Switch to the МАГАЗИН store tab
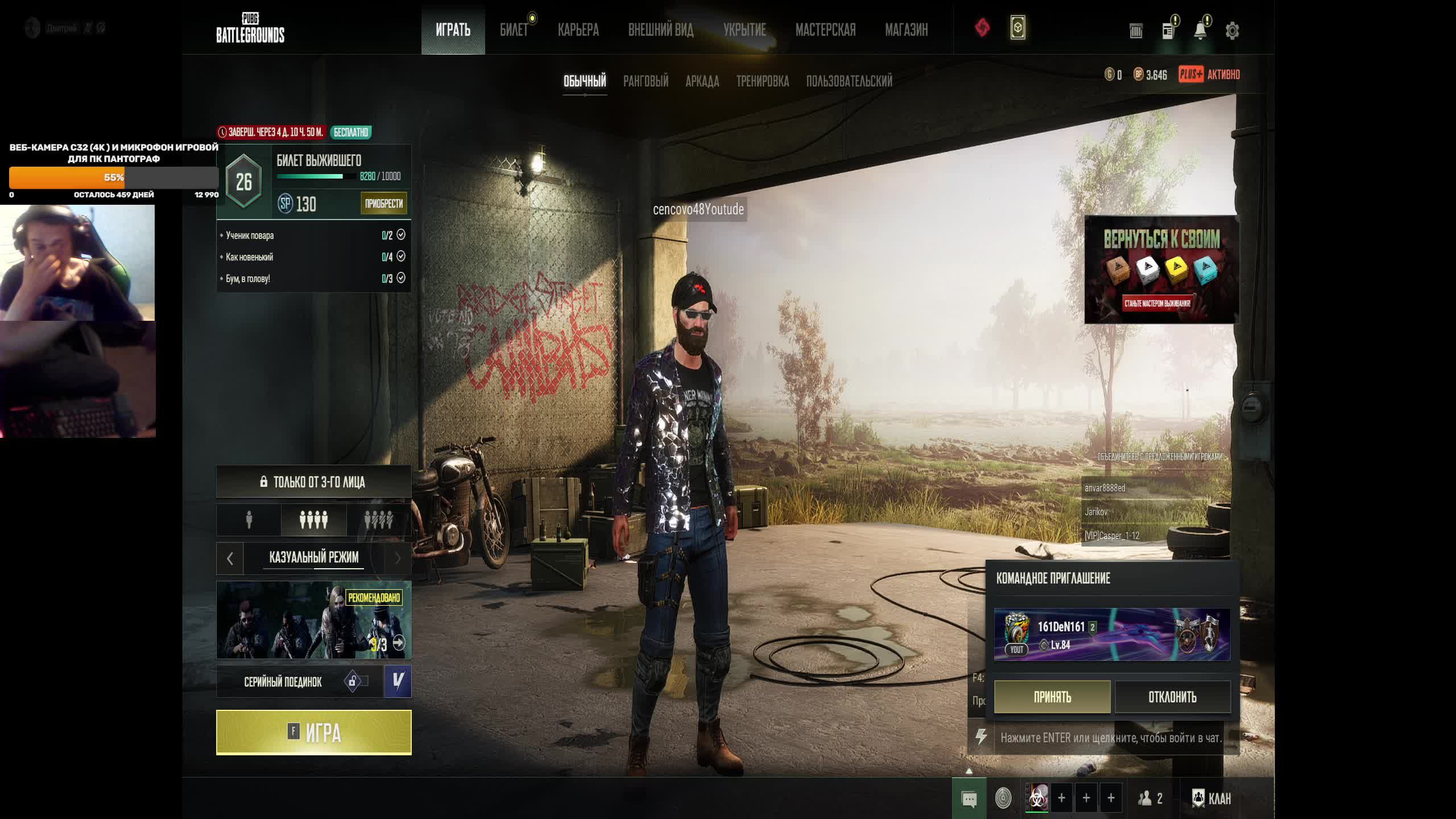This screenshot has width=1456, height=819. 906,30
